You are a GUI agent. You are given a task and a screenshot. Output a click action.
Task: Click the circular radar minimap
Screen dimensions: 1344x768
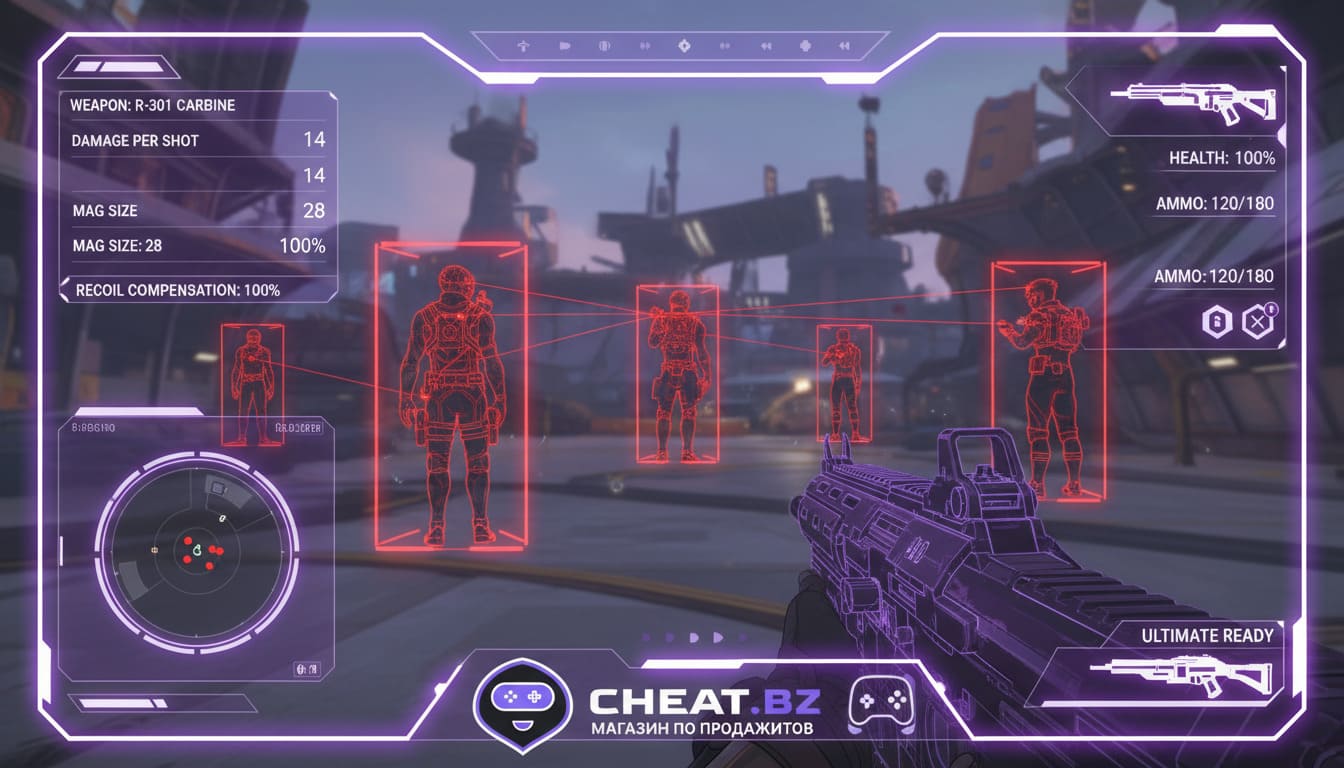(x=197, y=548)
